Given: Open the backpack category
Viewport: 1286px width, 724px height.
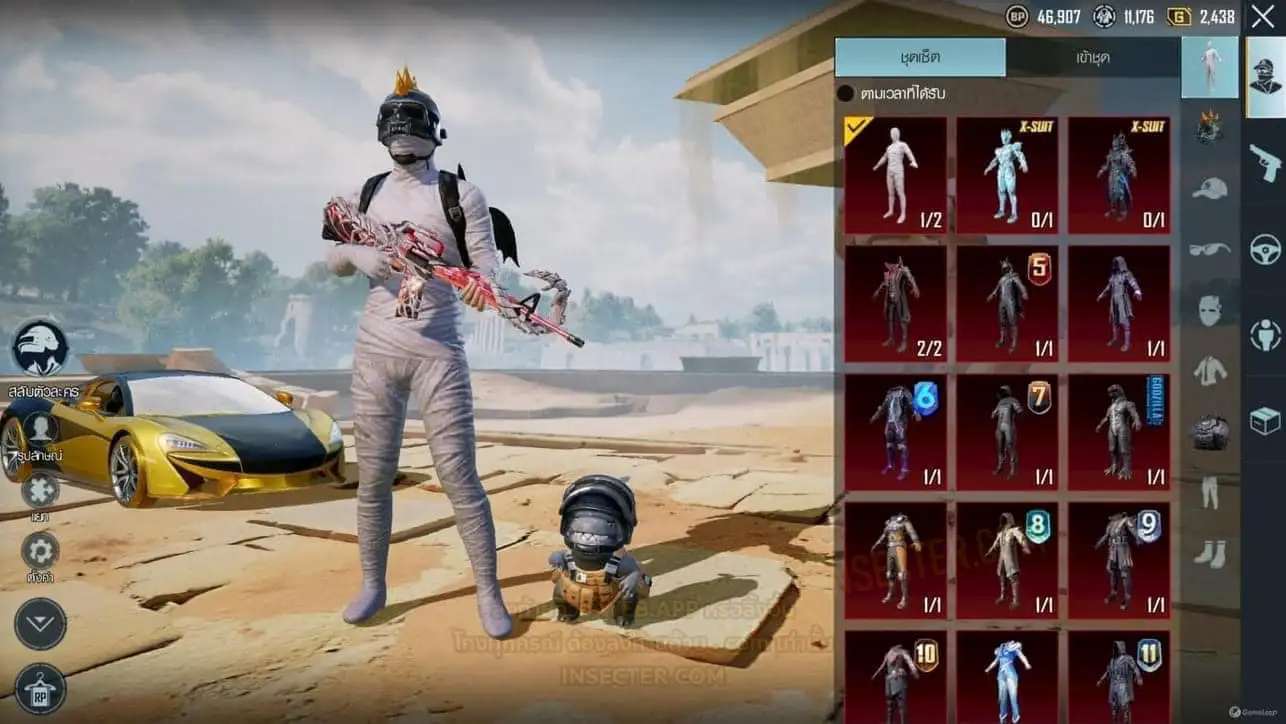Looking at the screenshot, I should click(1210, 431).
